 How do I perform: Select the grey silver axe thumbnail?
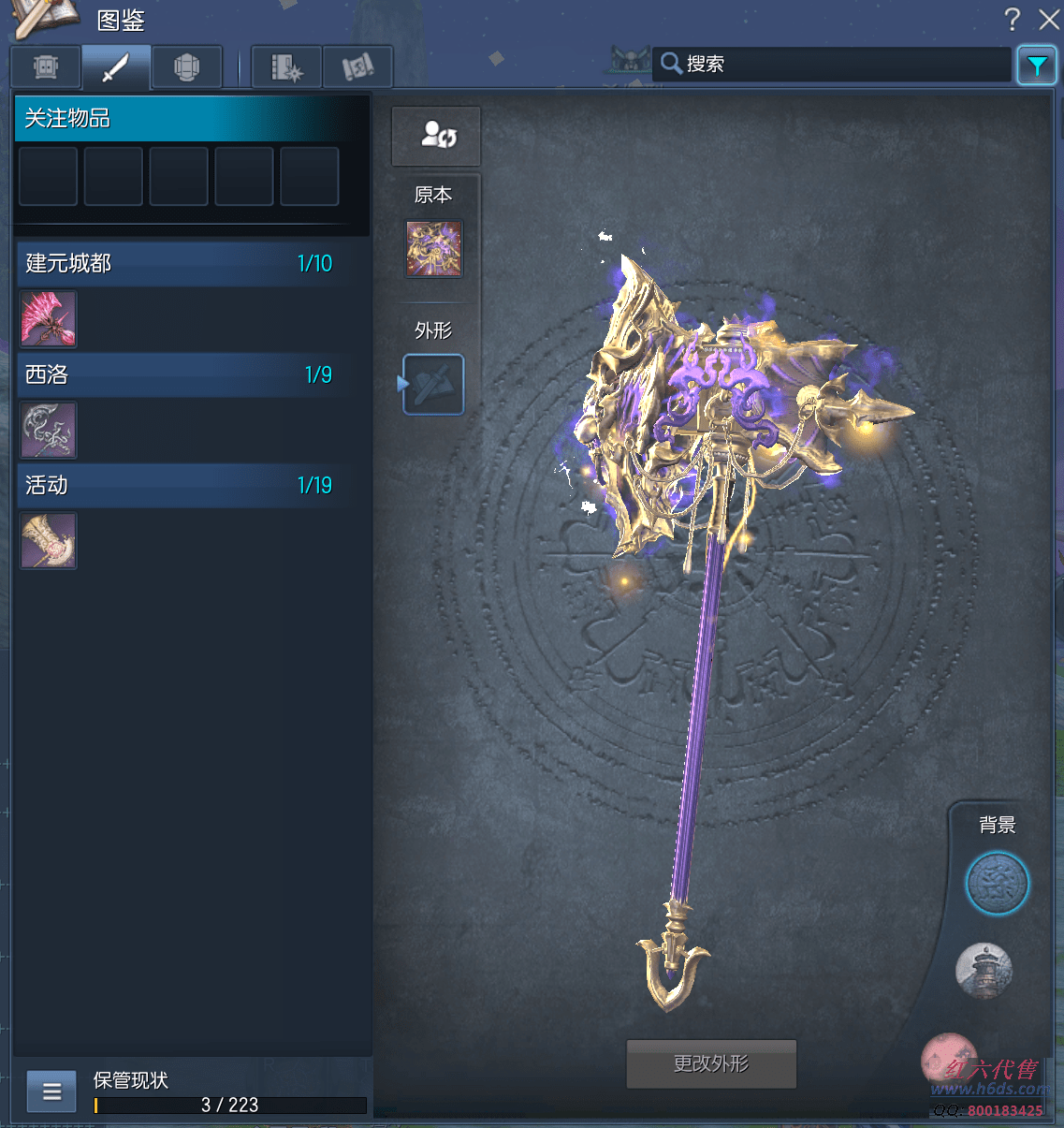(x=49, y=431)
